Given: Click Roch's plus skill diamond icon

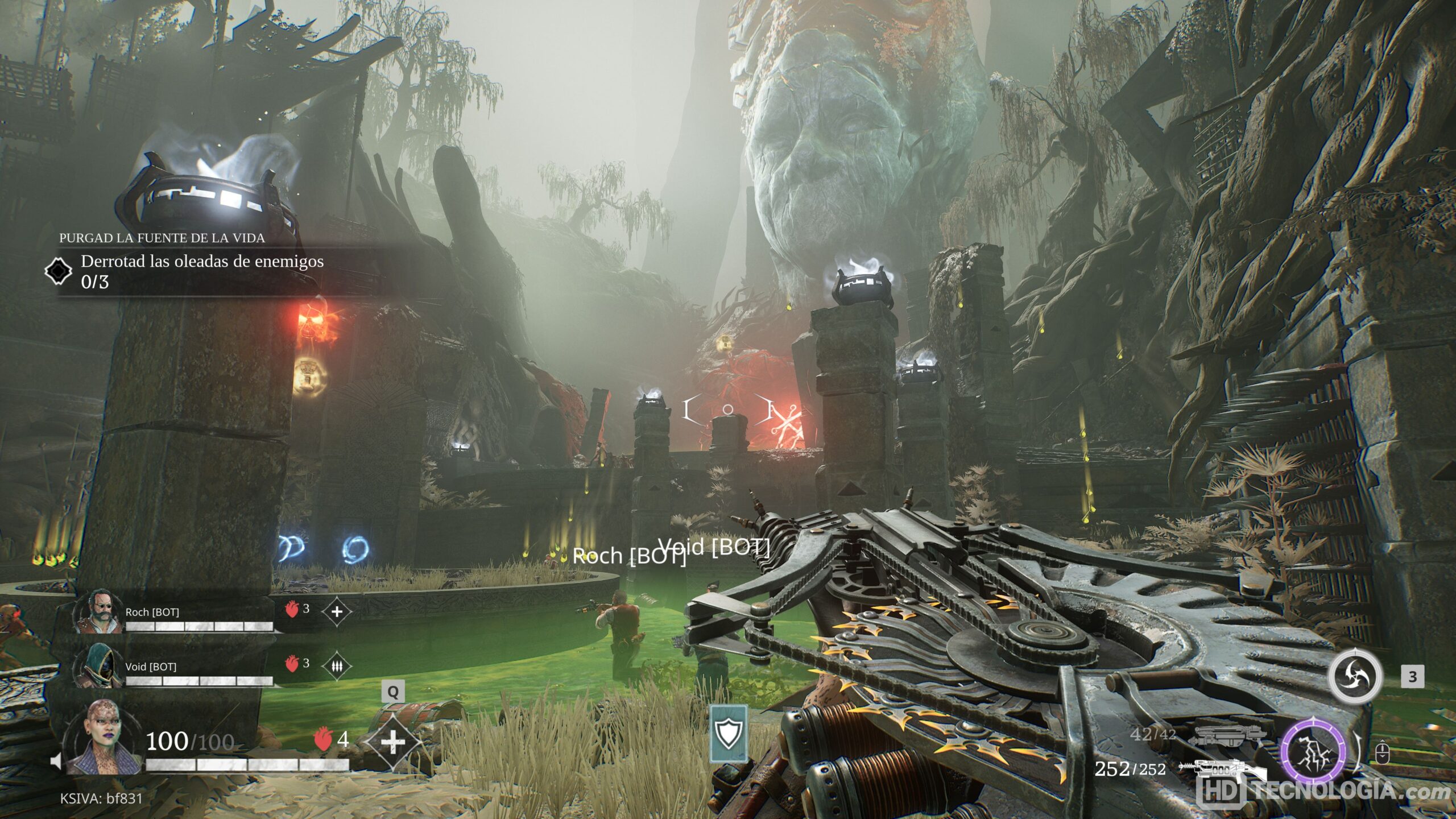Looking at the screenshot, I should point(337,612).
